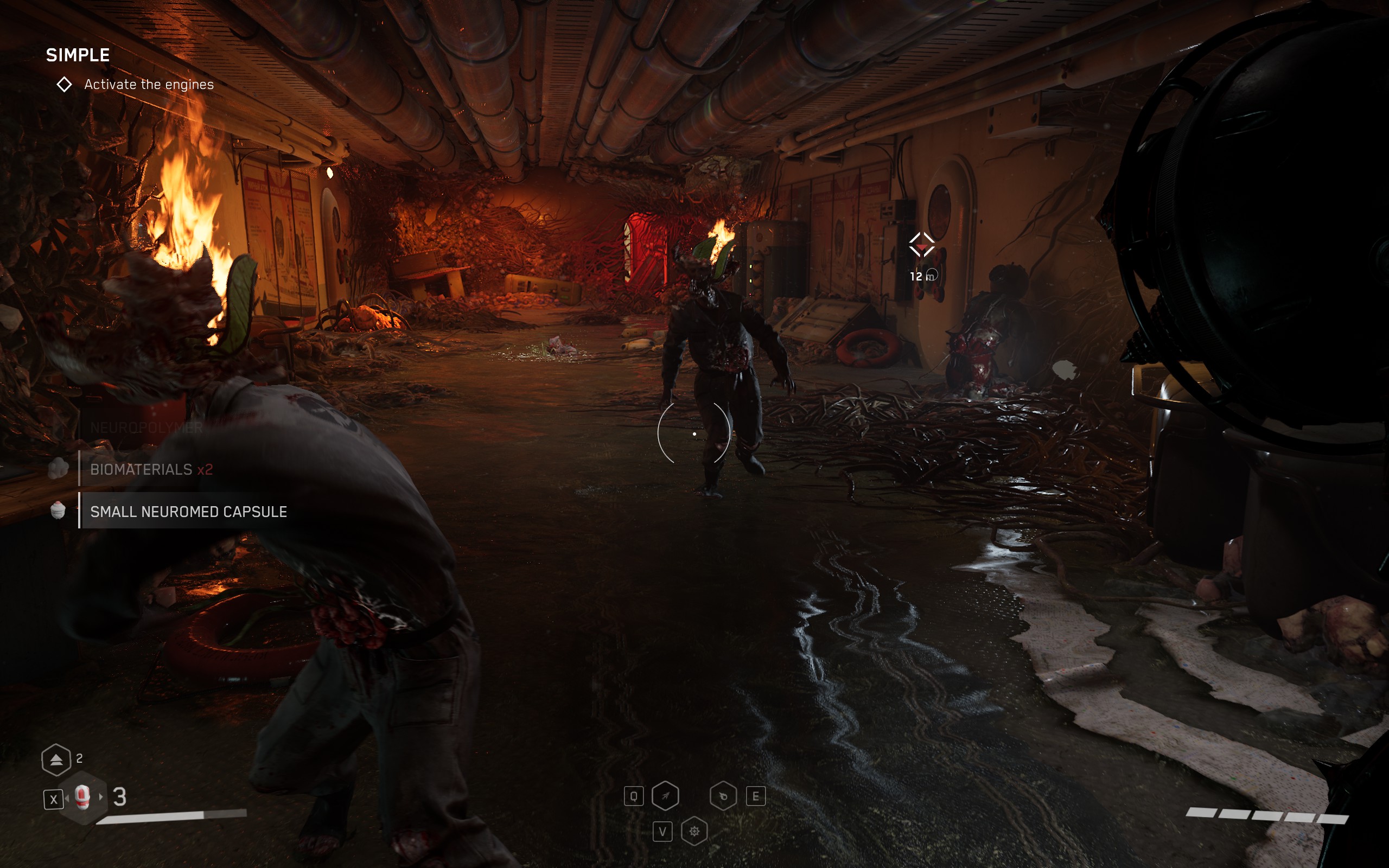Activate the starburst ability hexagon

(694, 831)
